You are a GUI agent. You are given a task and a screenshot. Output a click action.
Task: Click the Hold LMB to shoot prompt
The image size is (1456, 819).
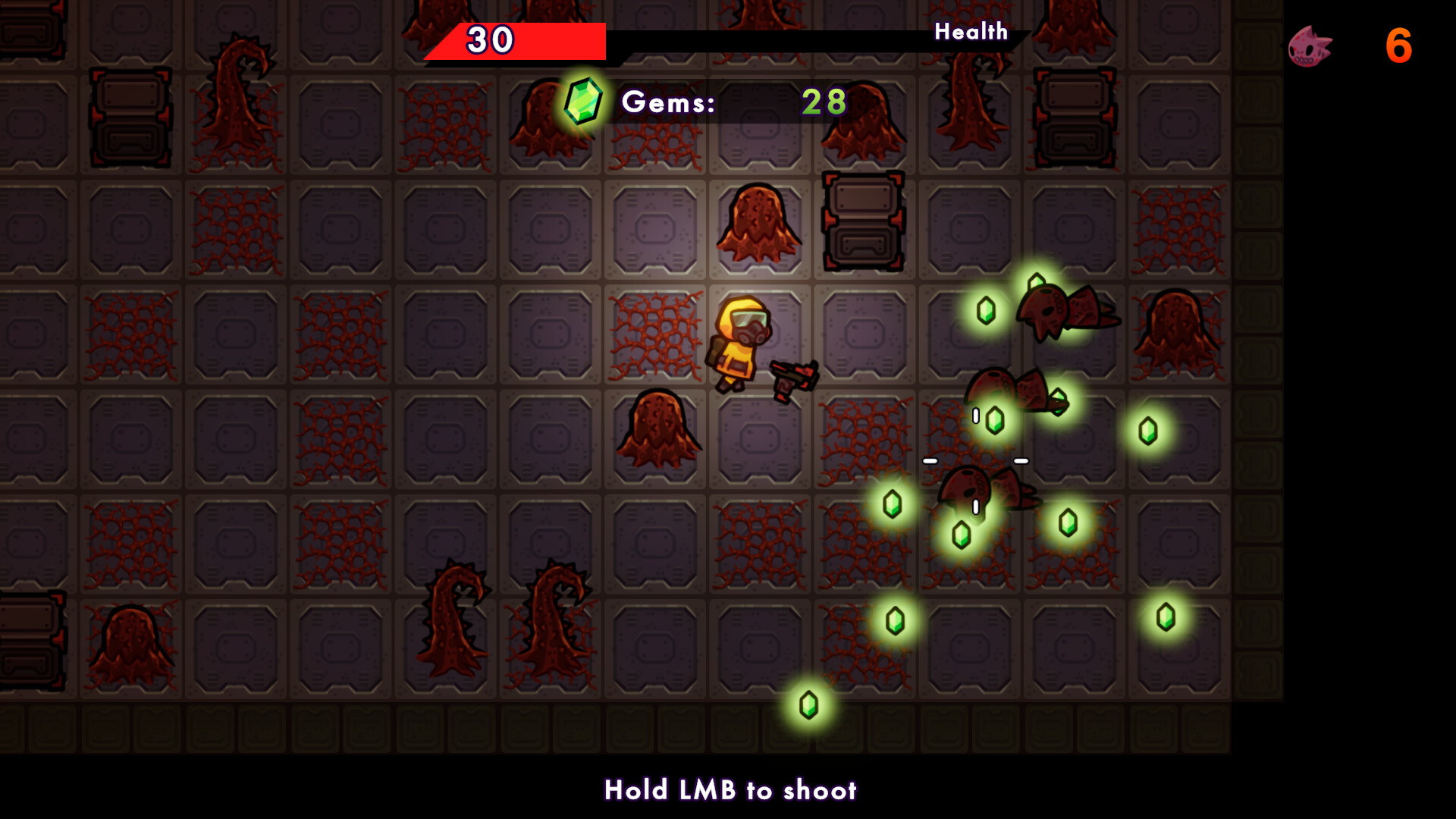coord(730,790)
